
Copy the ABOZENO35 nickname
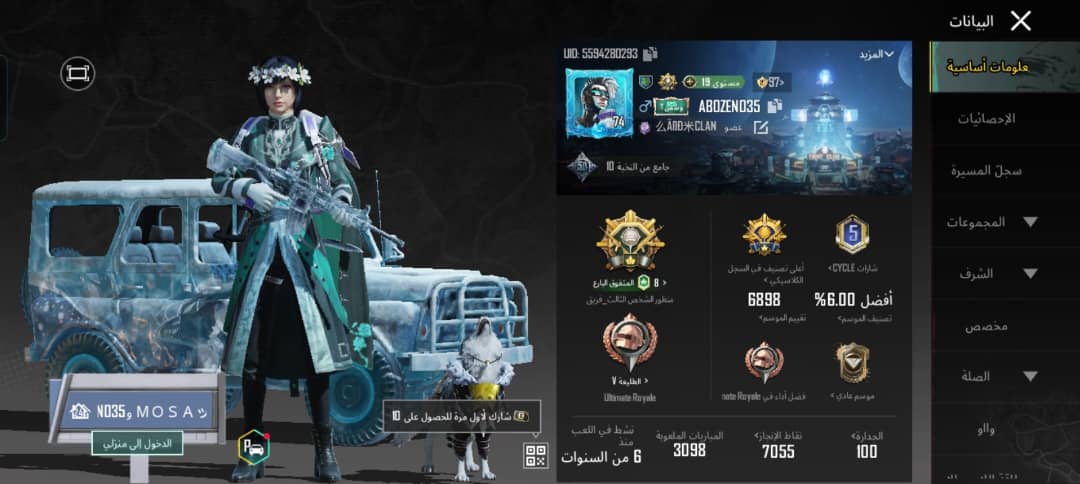(x=776, y=106)
